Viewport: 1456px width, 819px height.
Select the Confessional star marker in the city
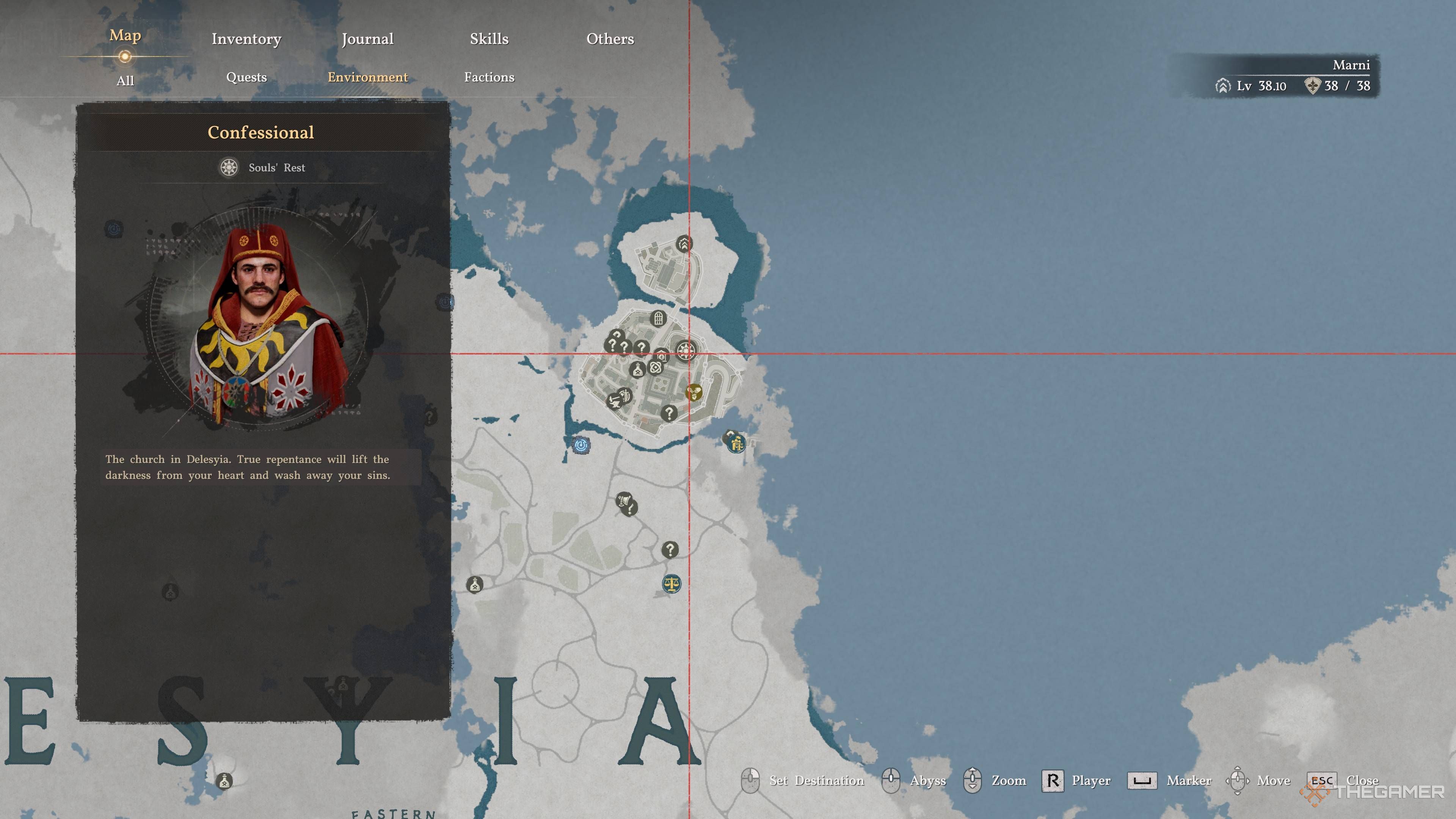[686, 350]
